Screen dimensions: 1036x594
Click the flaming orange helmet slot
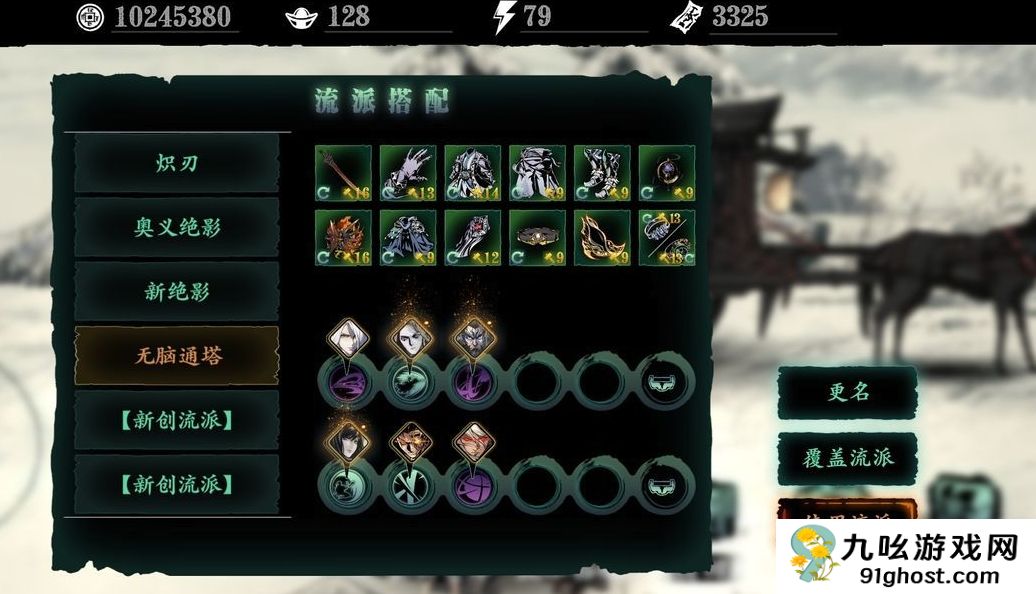[x=343, y=238]
